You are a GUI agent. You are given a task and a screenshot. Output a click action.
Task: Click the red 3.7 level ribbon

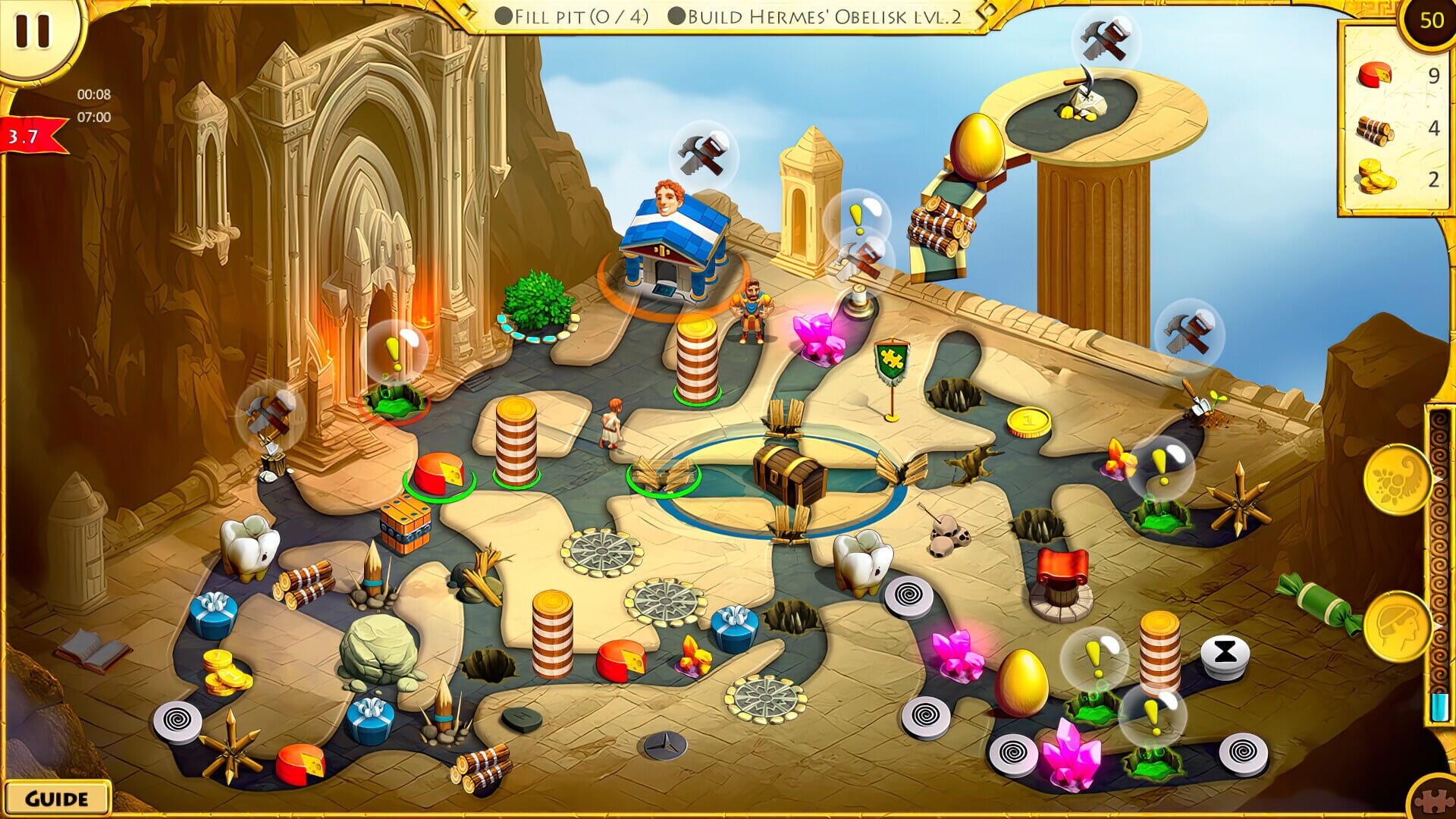23,136
